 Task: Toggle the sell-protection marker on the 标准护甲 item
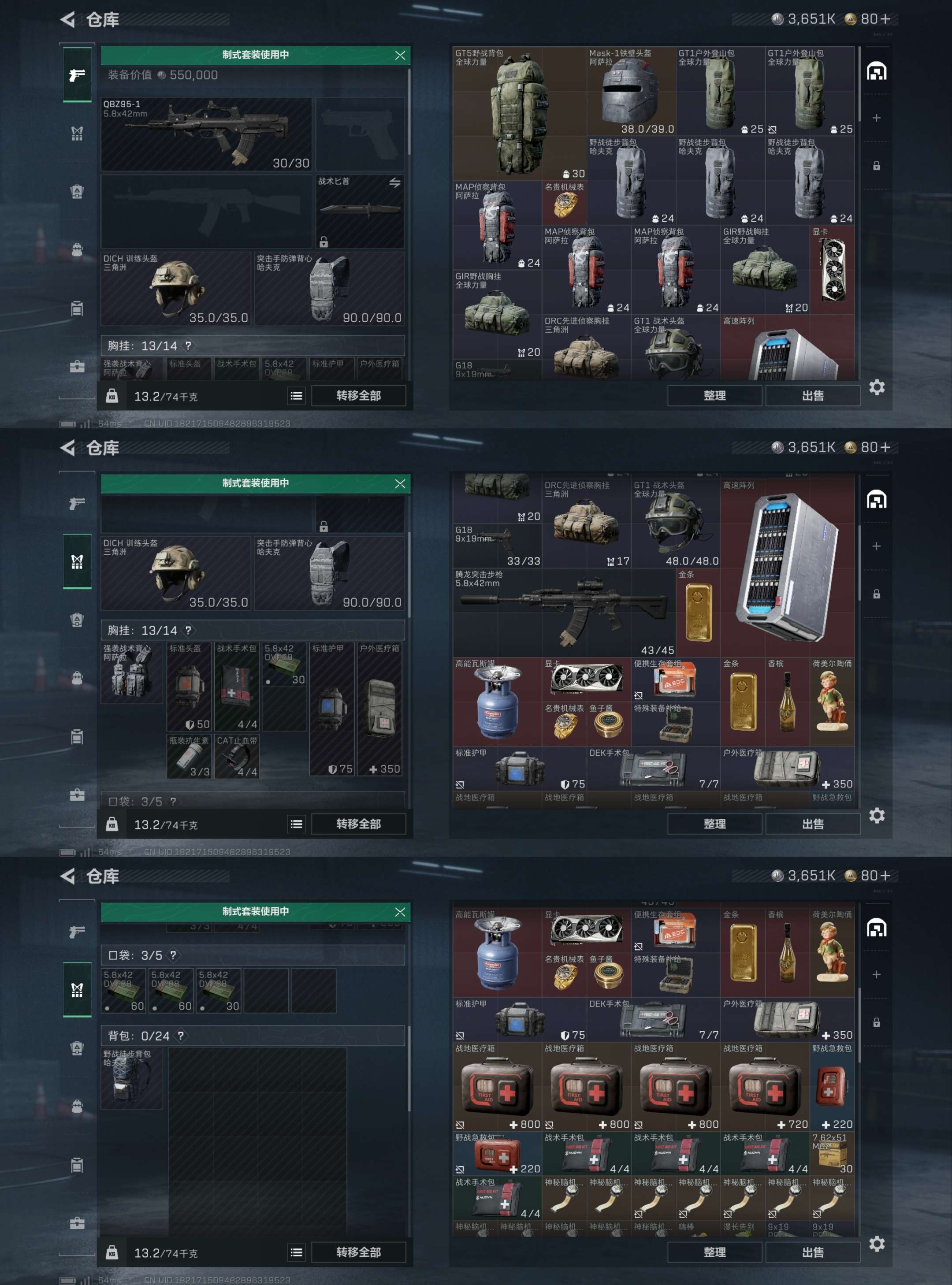click(x=459, y=785)
